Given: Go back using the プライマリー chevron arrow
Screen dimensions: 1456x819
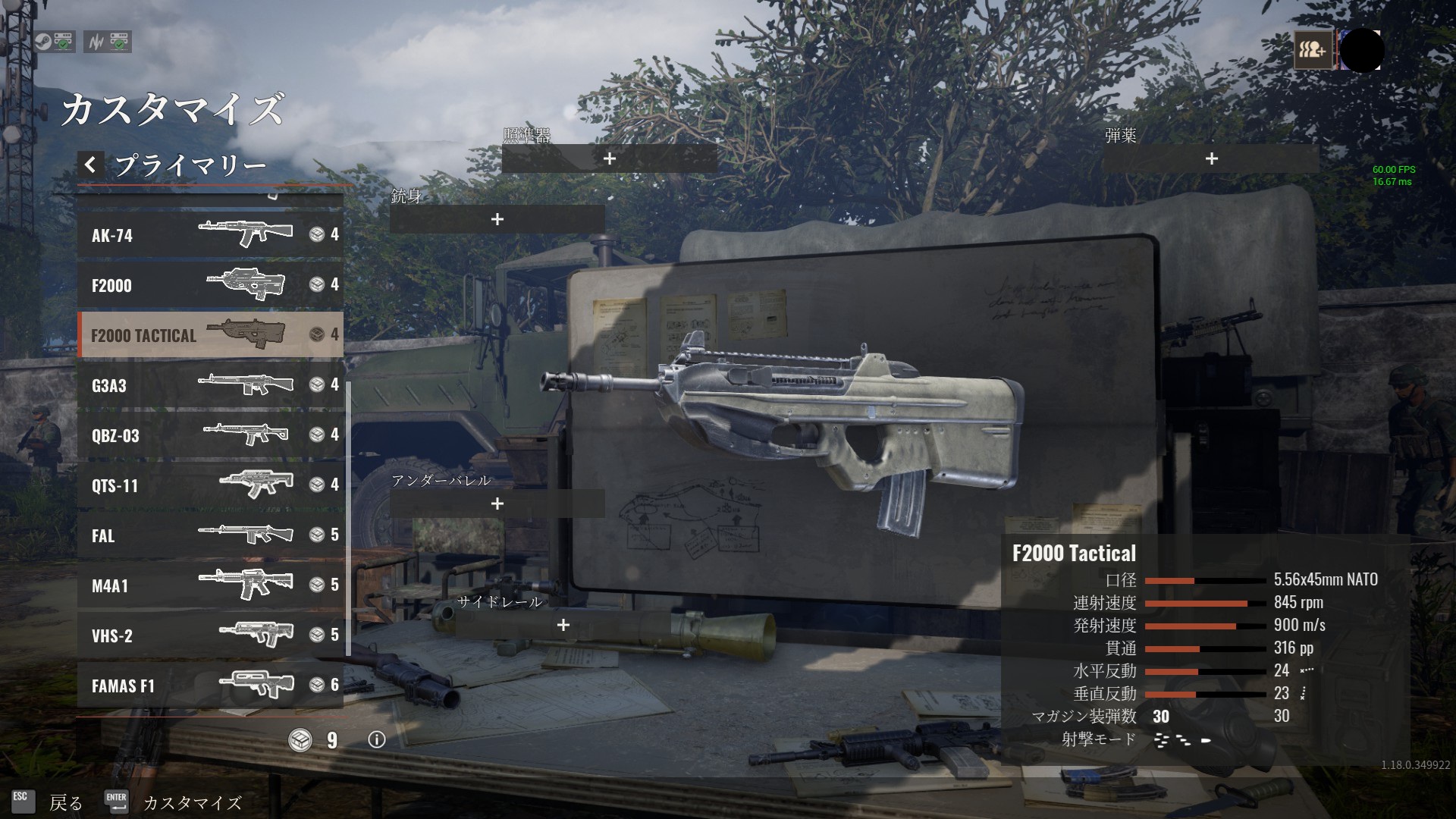Looking at the screenshot, I should (90, 163).
